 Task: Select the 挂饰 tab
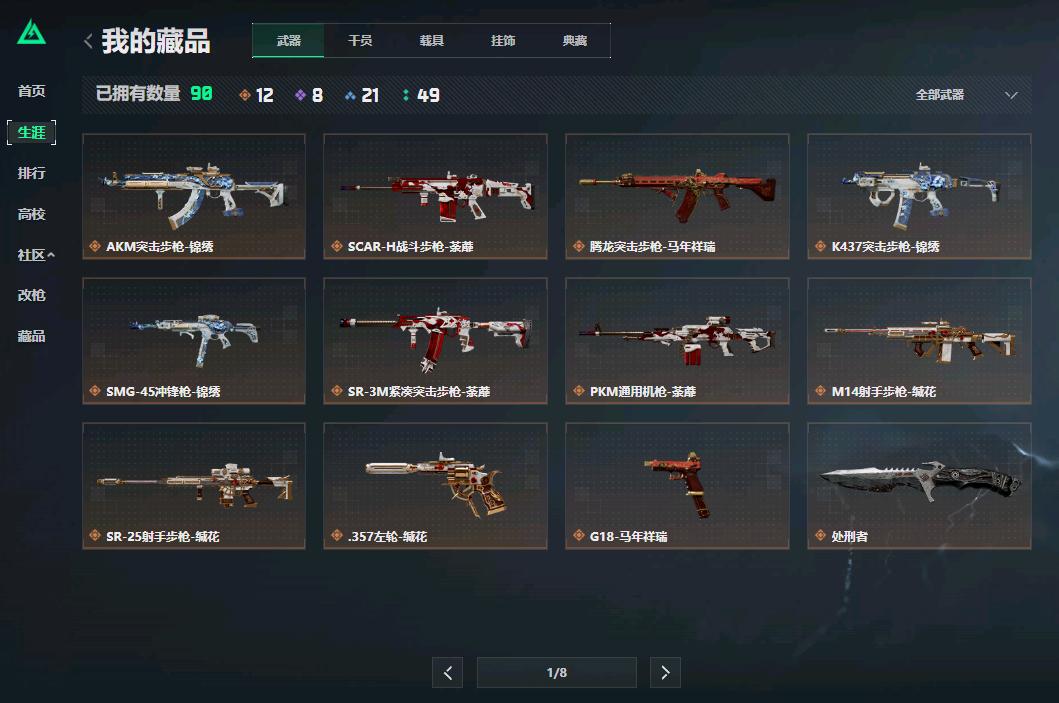tap(503, 41)
